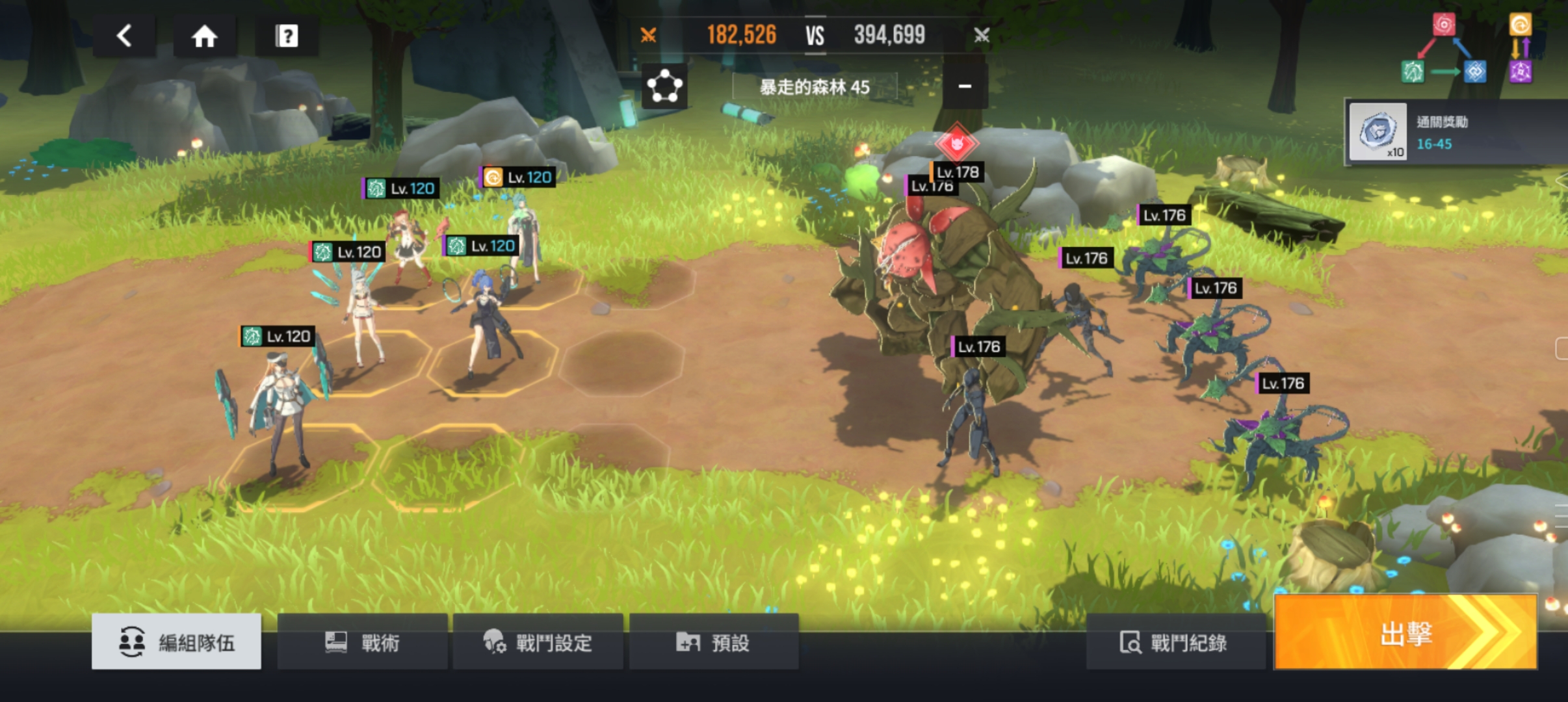Show the element advantage triangle chart
The width and height of the screenshot is (1568, 702).
coord(1444,49)
